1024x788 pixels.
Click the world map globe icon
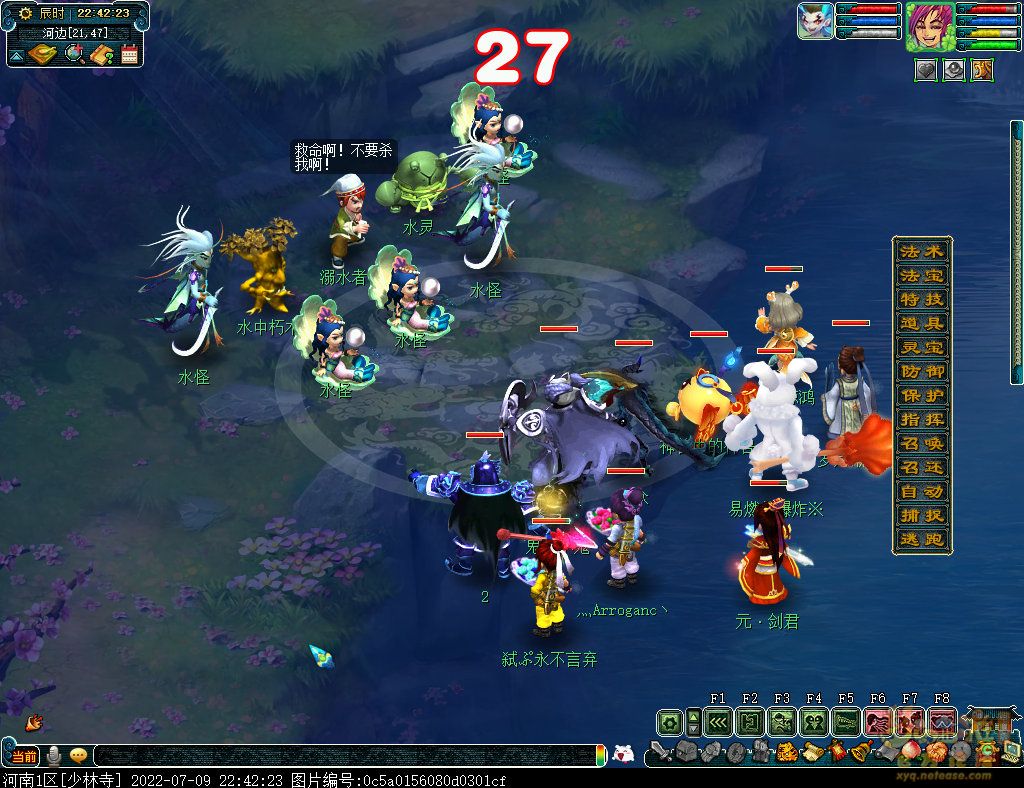point(74,54)
